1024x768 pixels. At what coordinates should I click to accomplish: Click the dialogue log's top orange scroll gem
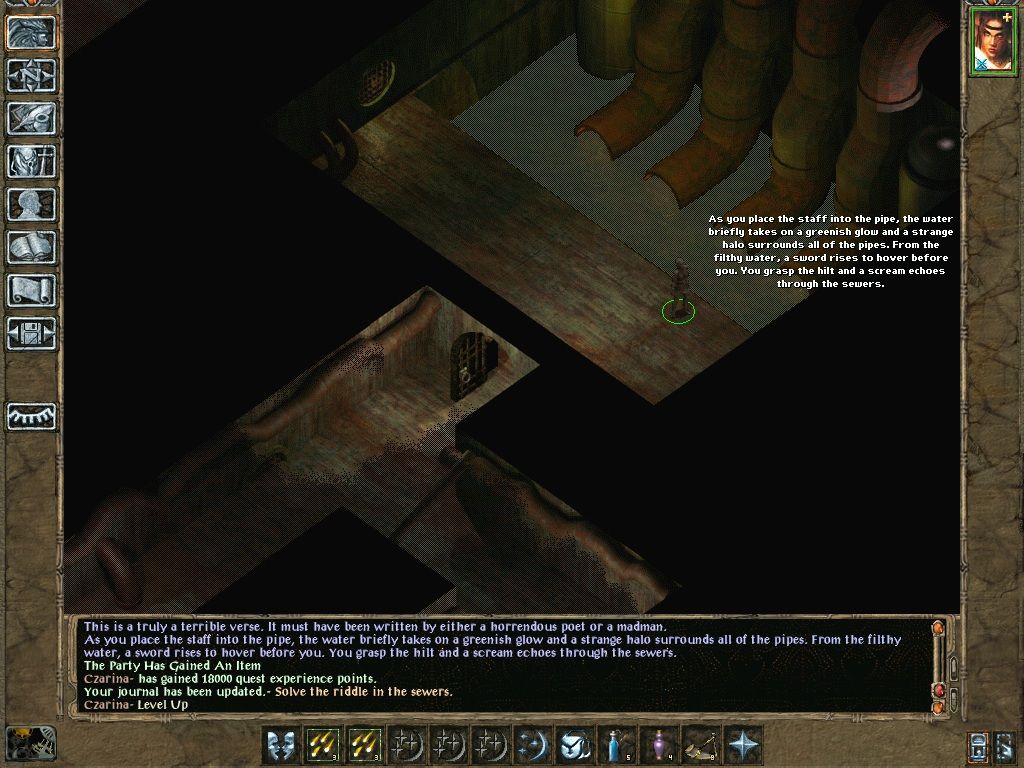(938, 629)
